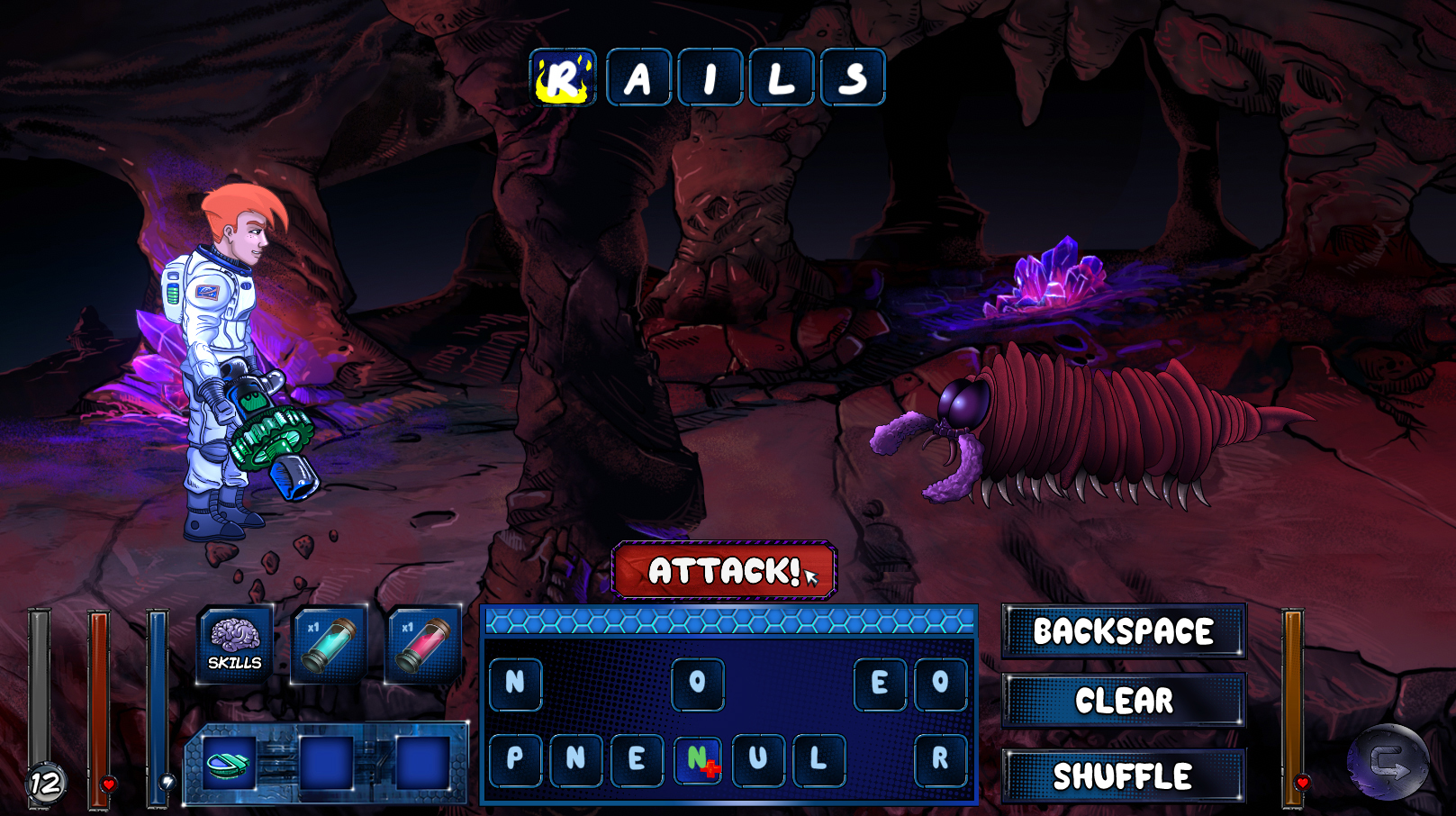Open the Skills brain icon
The image size is (1456, 816).
click(x=235, y=643)
